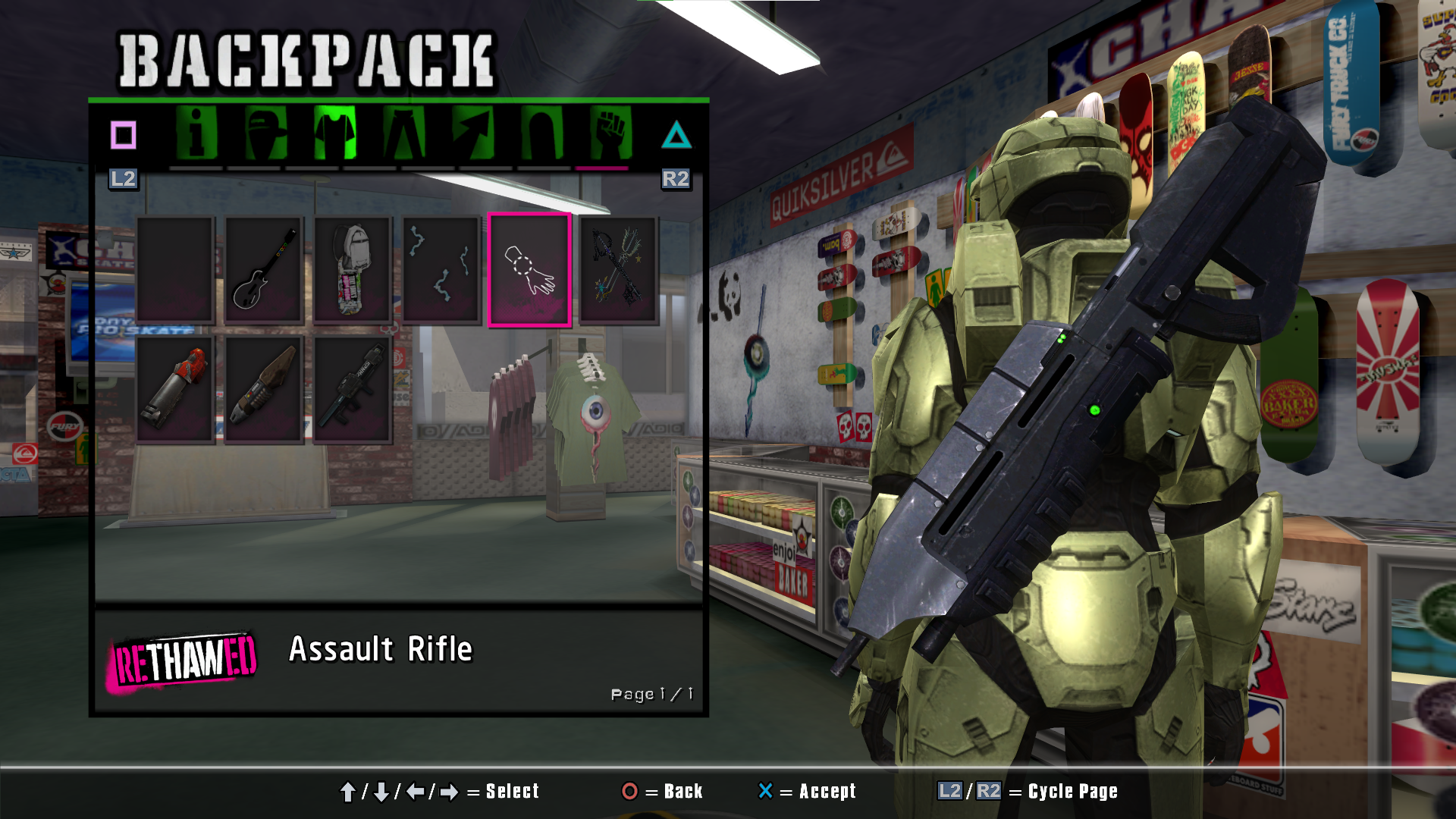The width and height of the screenshot is (1456, 819).
Task: Choose the arch-shaped category tab
Action: coord(542,134)
